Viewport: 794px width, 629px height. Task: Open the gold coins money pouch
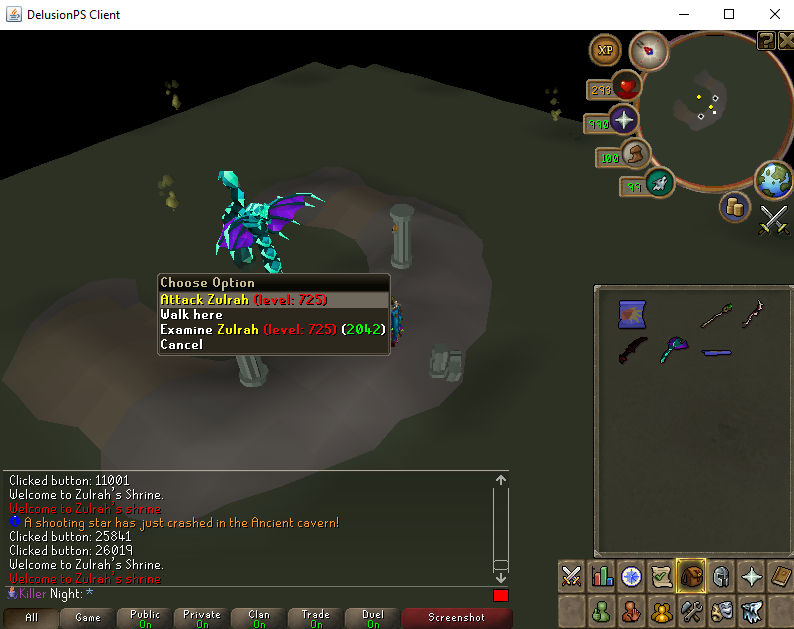pos(735,207)
